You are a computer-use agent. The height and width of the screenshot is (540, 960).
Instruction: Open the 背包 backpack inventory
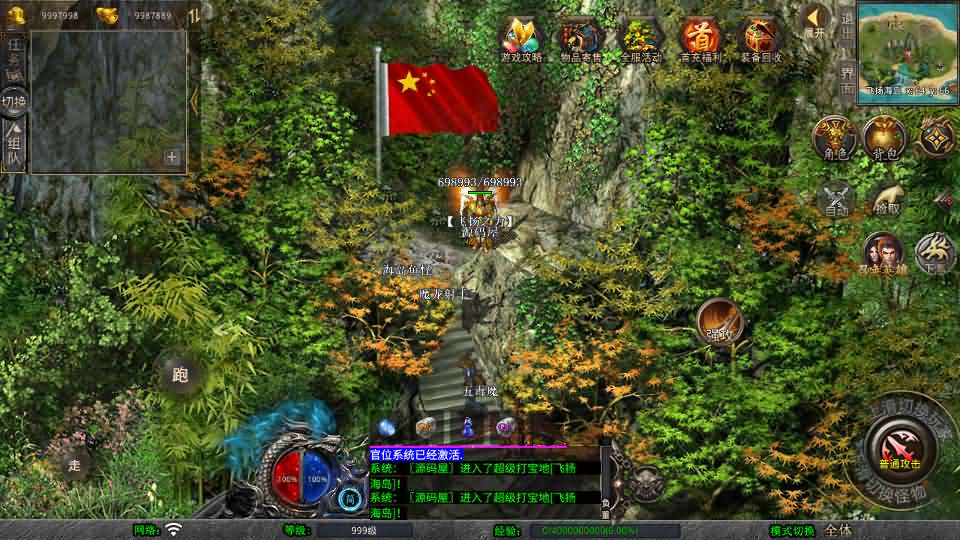click(884, 137)
